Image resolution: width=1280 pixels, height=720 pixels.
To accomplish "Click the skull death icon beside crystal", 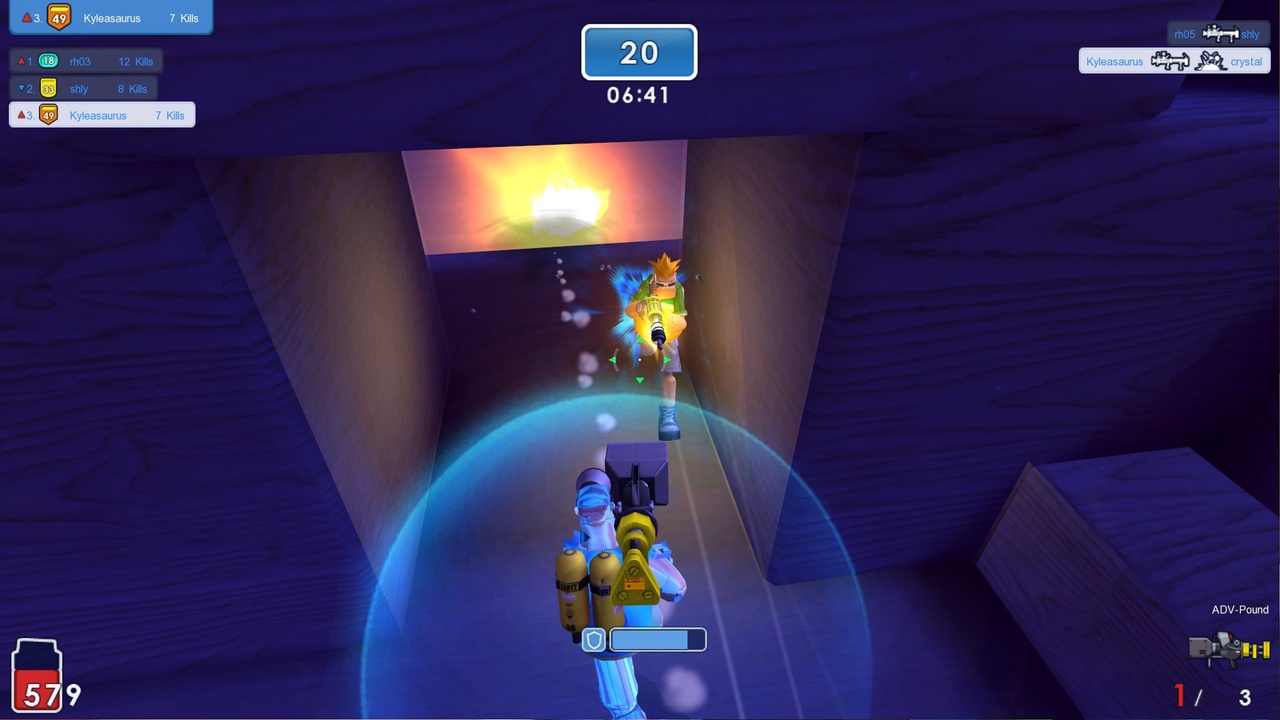I will [x=1210, y=61].
